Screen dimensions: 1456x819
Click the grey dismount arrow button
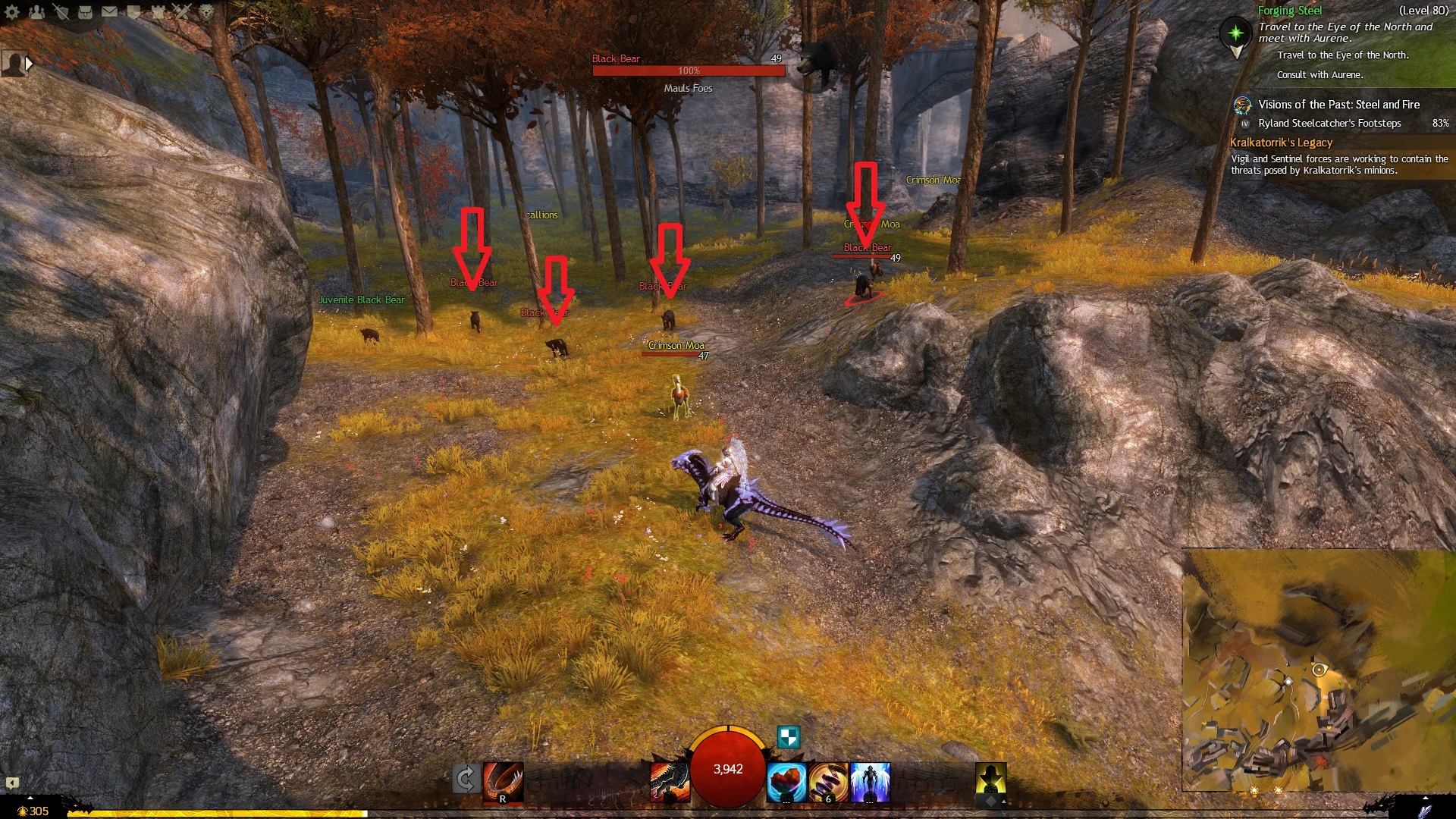(466, 779)
